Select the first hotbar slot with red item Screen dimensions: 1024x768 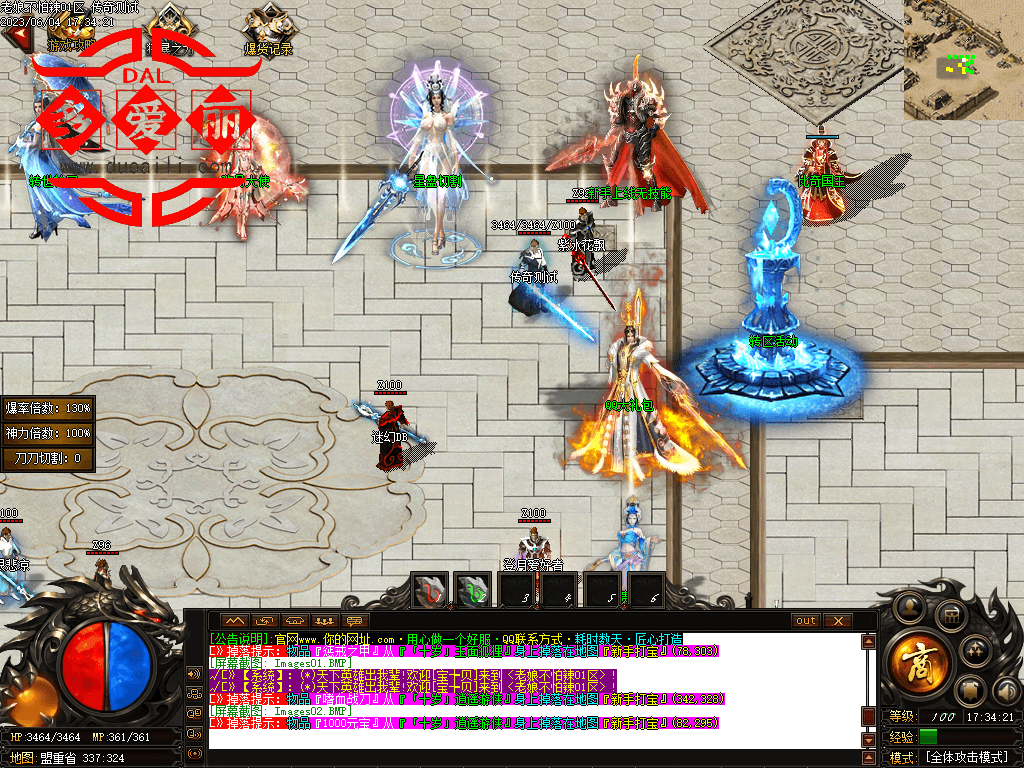(x=431, y=591)
